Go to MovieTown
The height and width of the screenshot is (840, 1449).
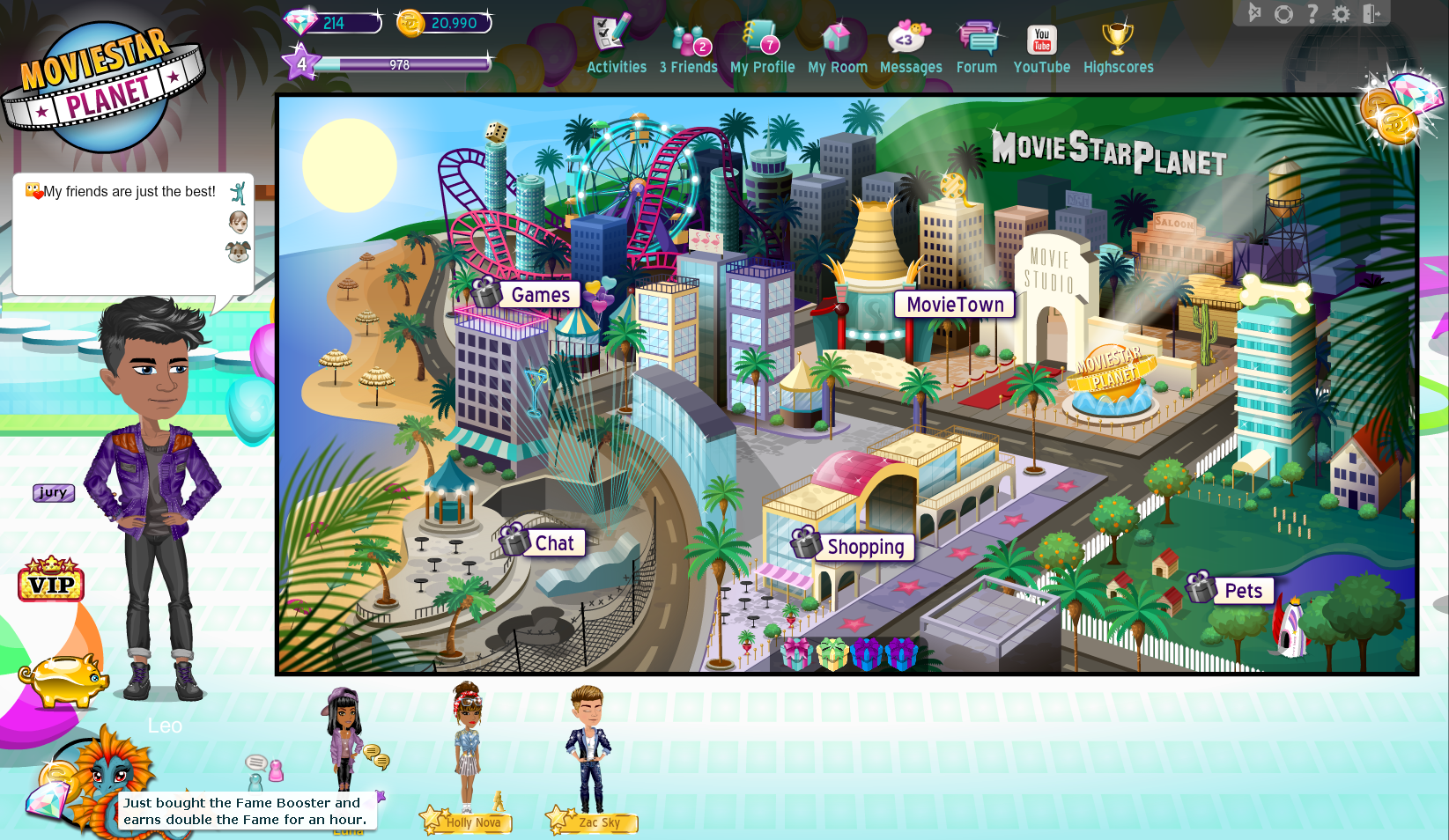[955, 305]
